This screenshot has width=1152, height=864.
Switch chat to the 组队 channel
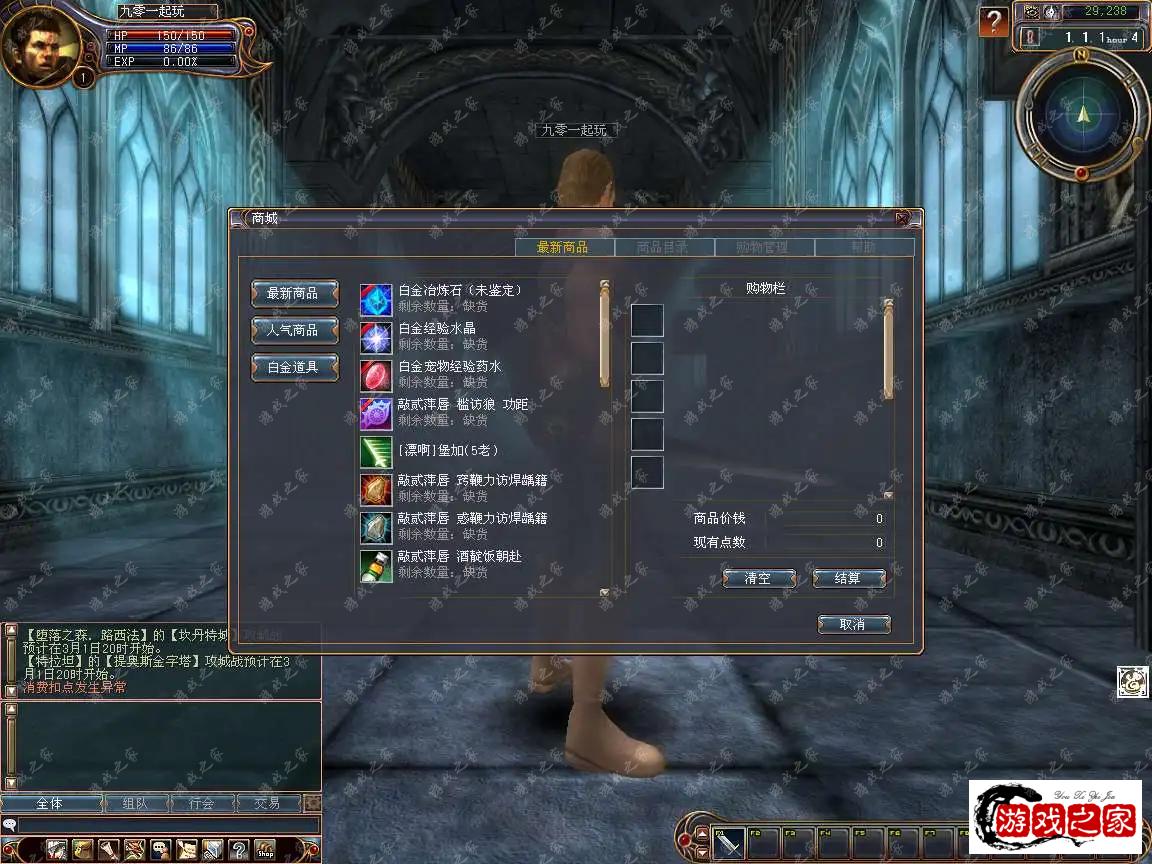coord(135,803)
